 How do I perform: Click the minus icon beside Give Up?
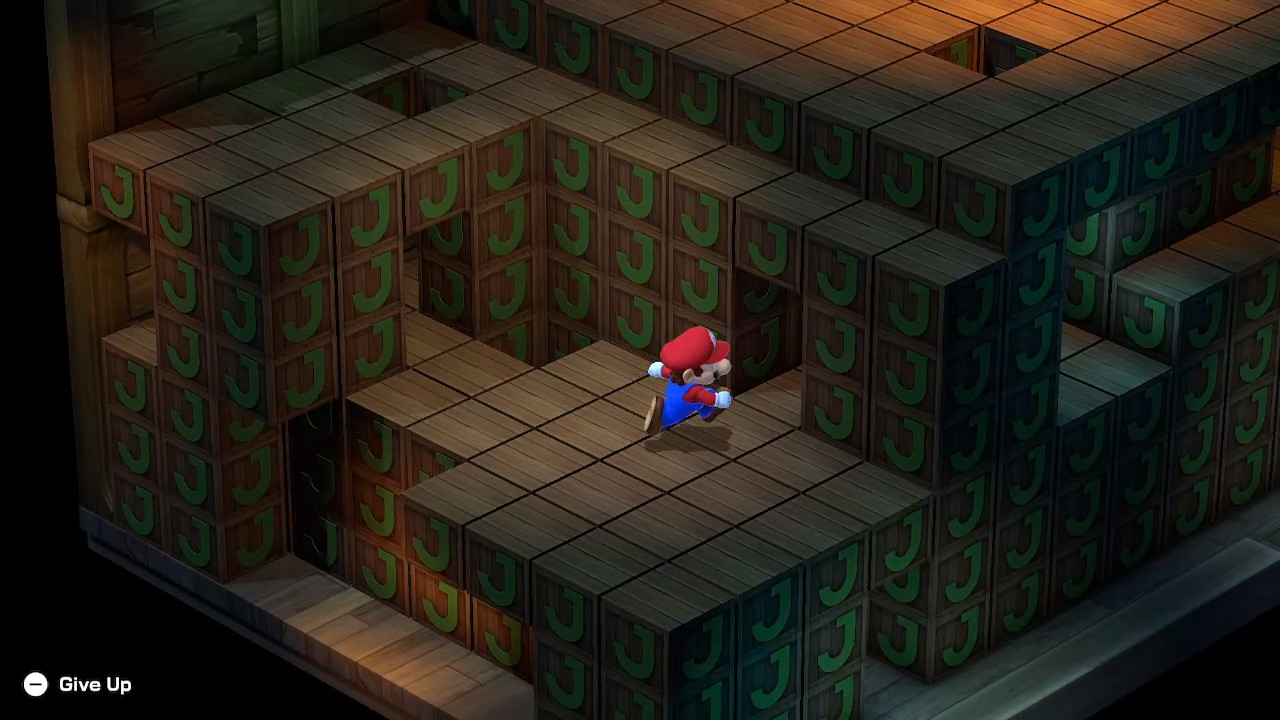36,684
